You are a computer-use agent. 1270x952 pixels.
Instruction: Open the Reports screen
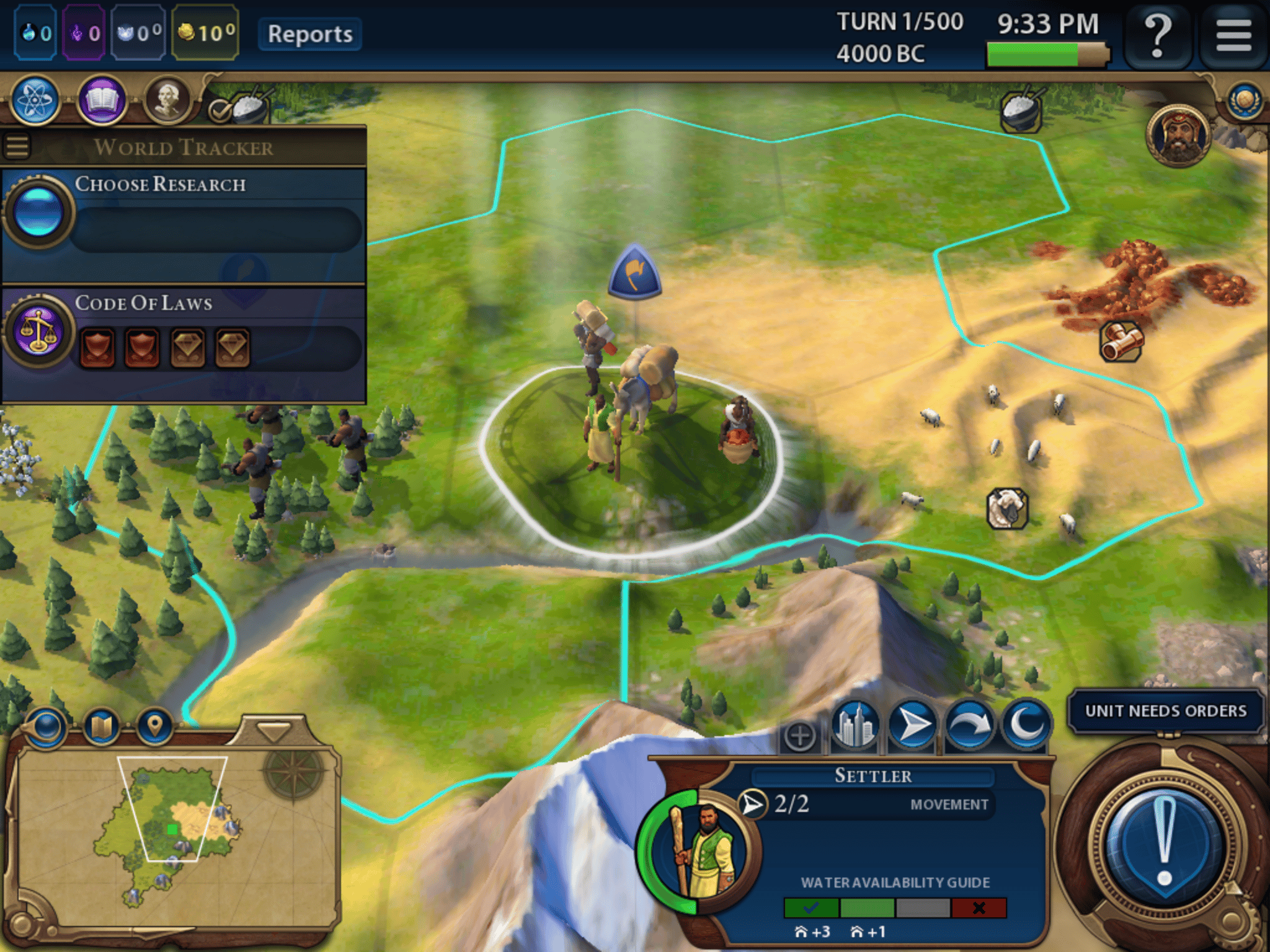pyautogui.click(x=309, y=34)
